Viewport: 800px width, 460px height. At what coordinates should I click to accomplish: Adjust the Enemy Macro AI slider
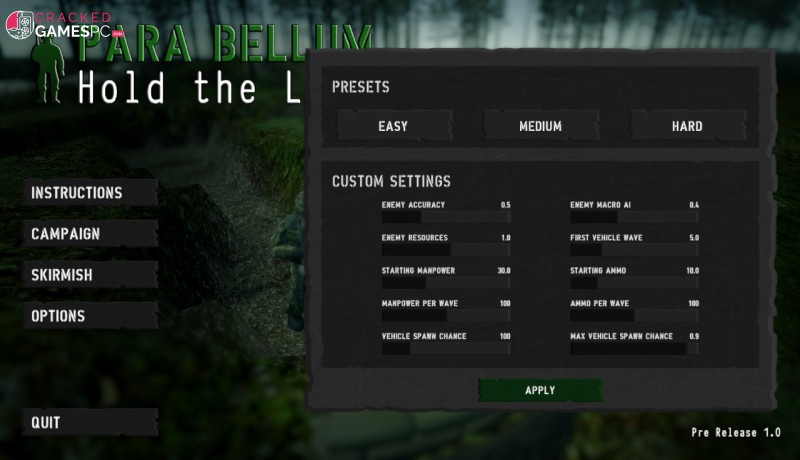click(x=634, y=217)
